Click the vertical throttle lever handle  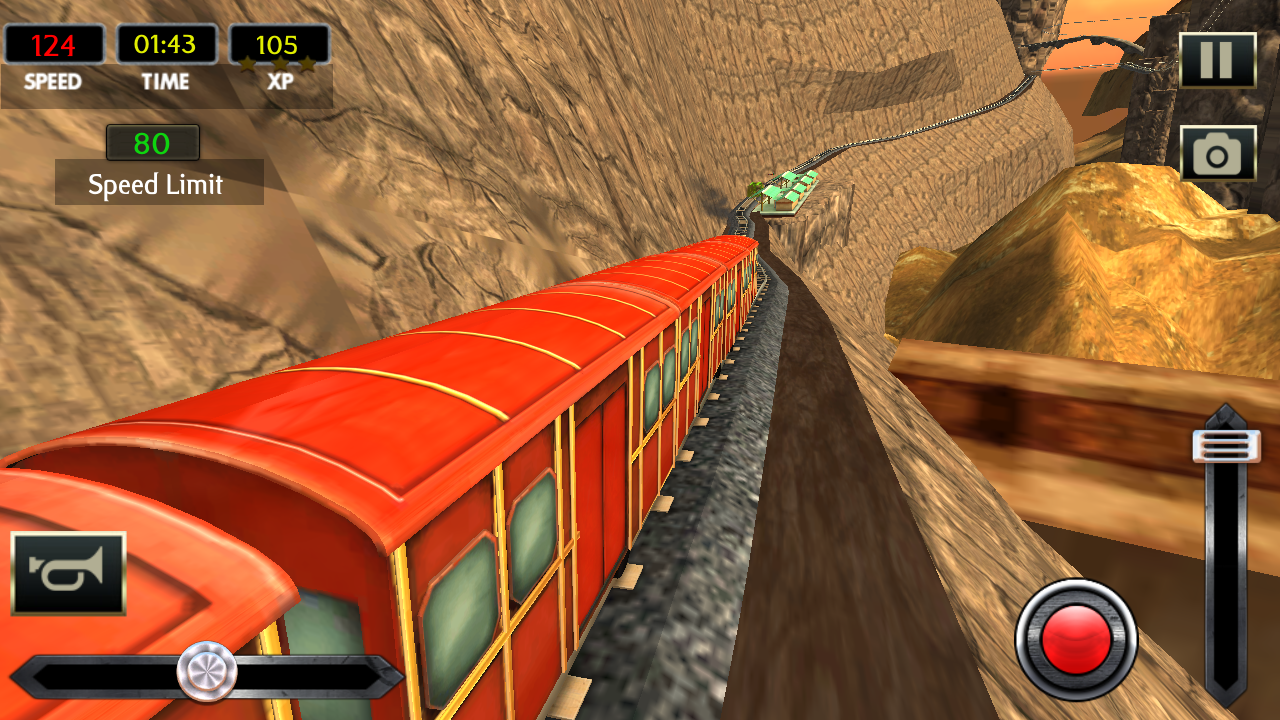click(1226, 446)
